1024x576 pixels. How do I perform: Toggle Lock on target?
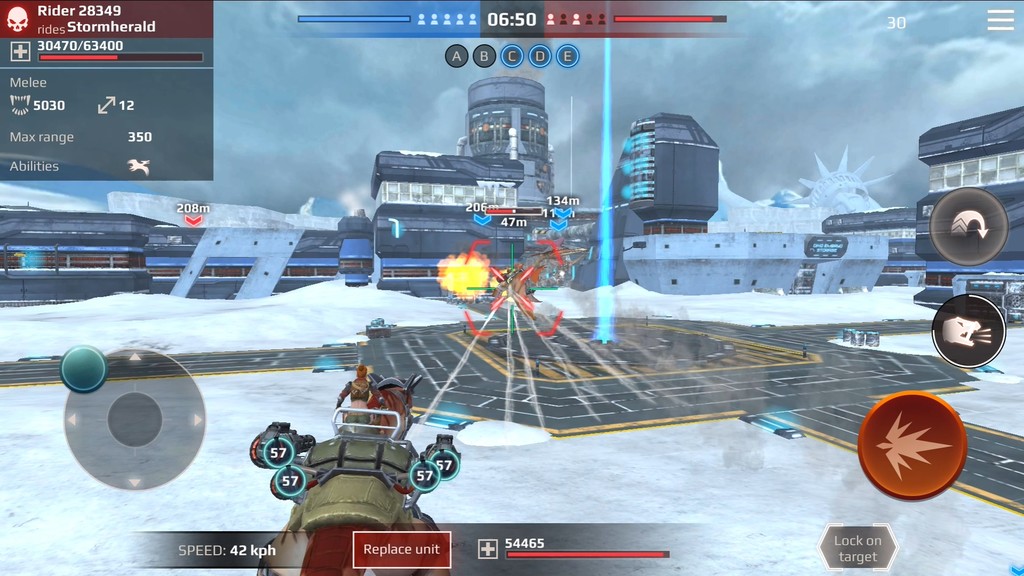(858, 548)
